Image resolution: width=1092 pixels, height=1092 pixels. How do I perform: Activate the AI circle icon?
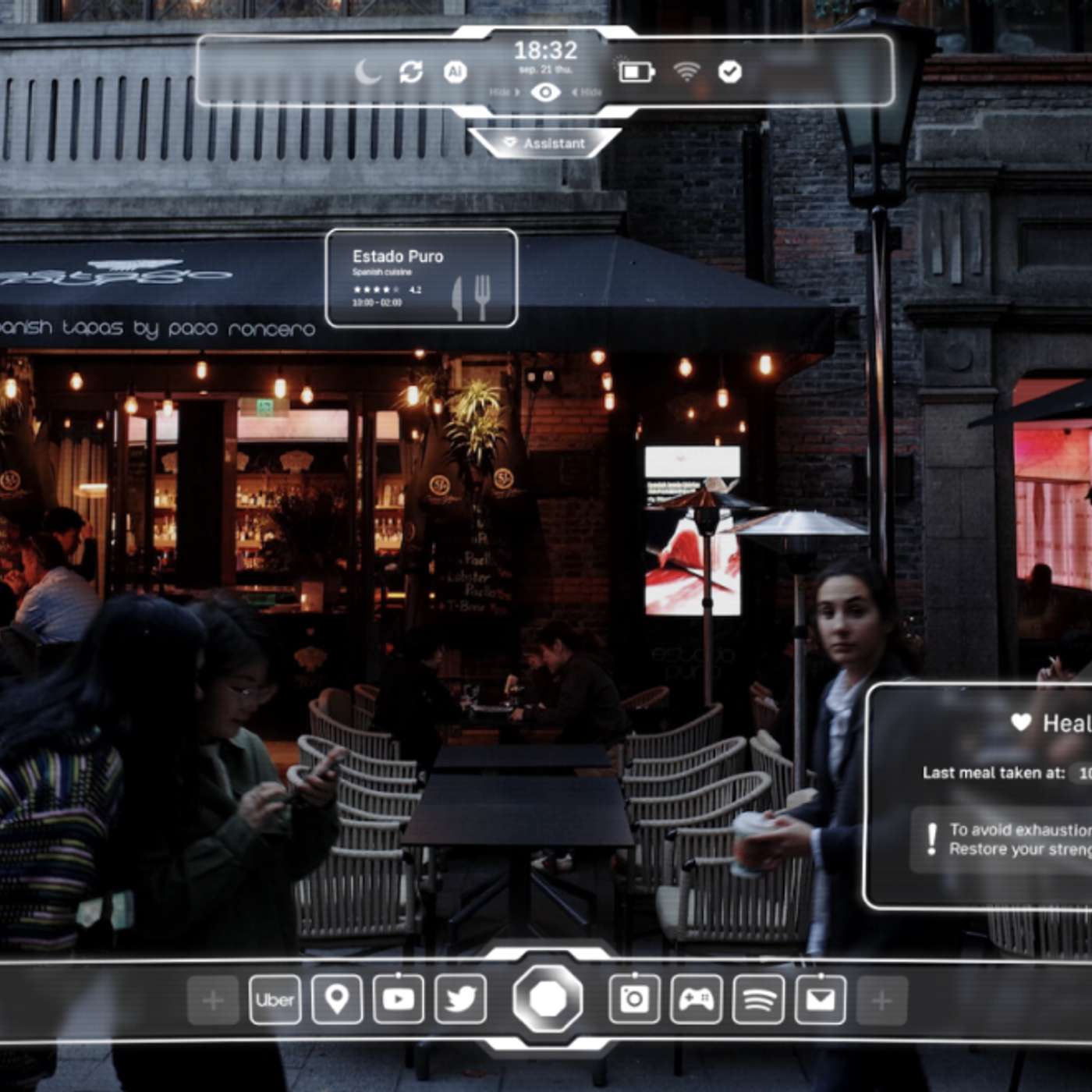455,73
